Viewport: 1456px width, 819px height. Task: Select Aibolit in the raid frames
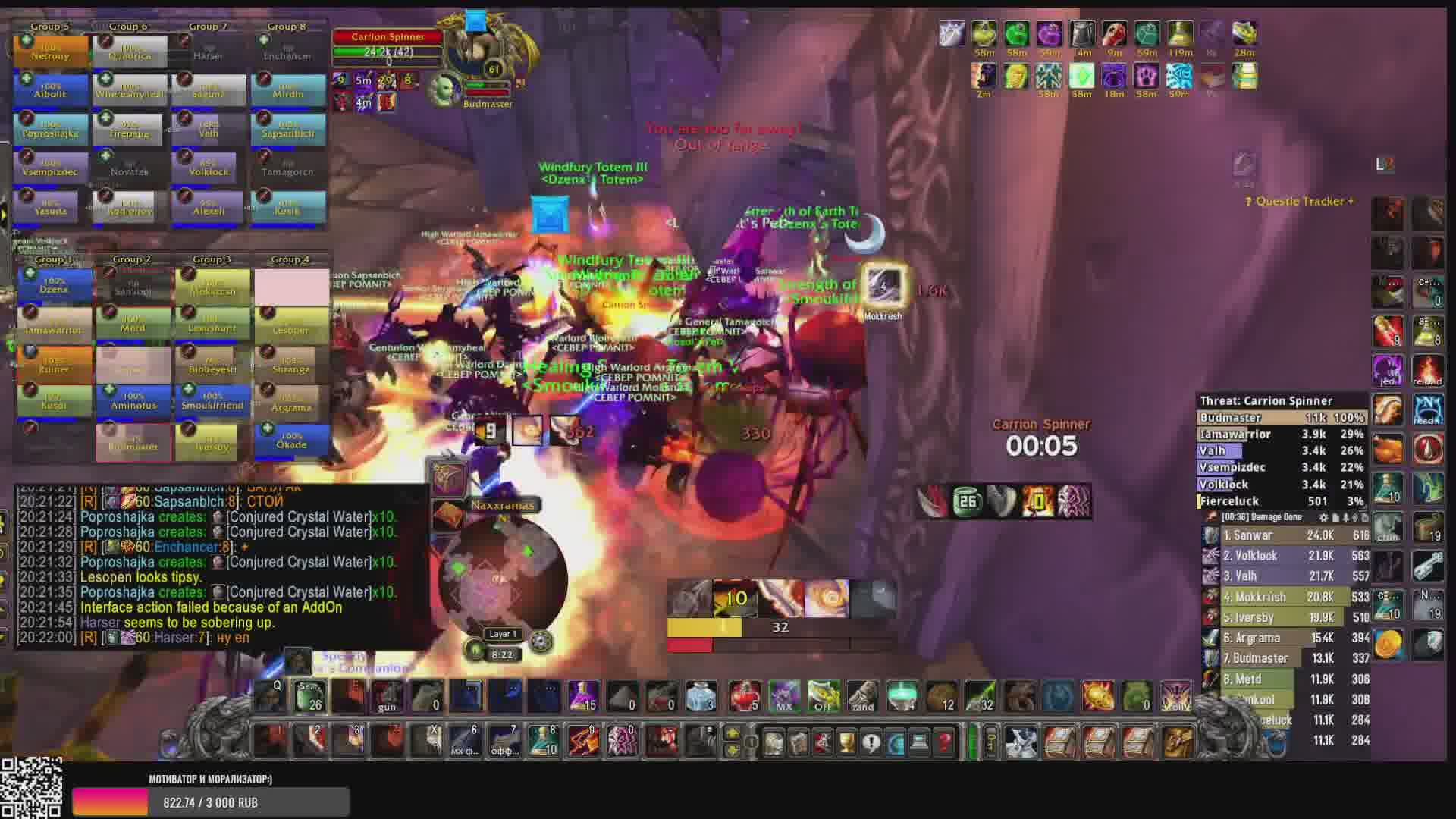pos(51,90)
